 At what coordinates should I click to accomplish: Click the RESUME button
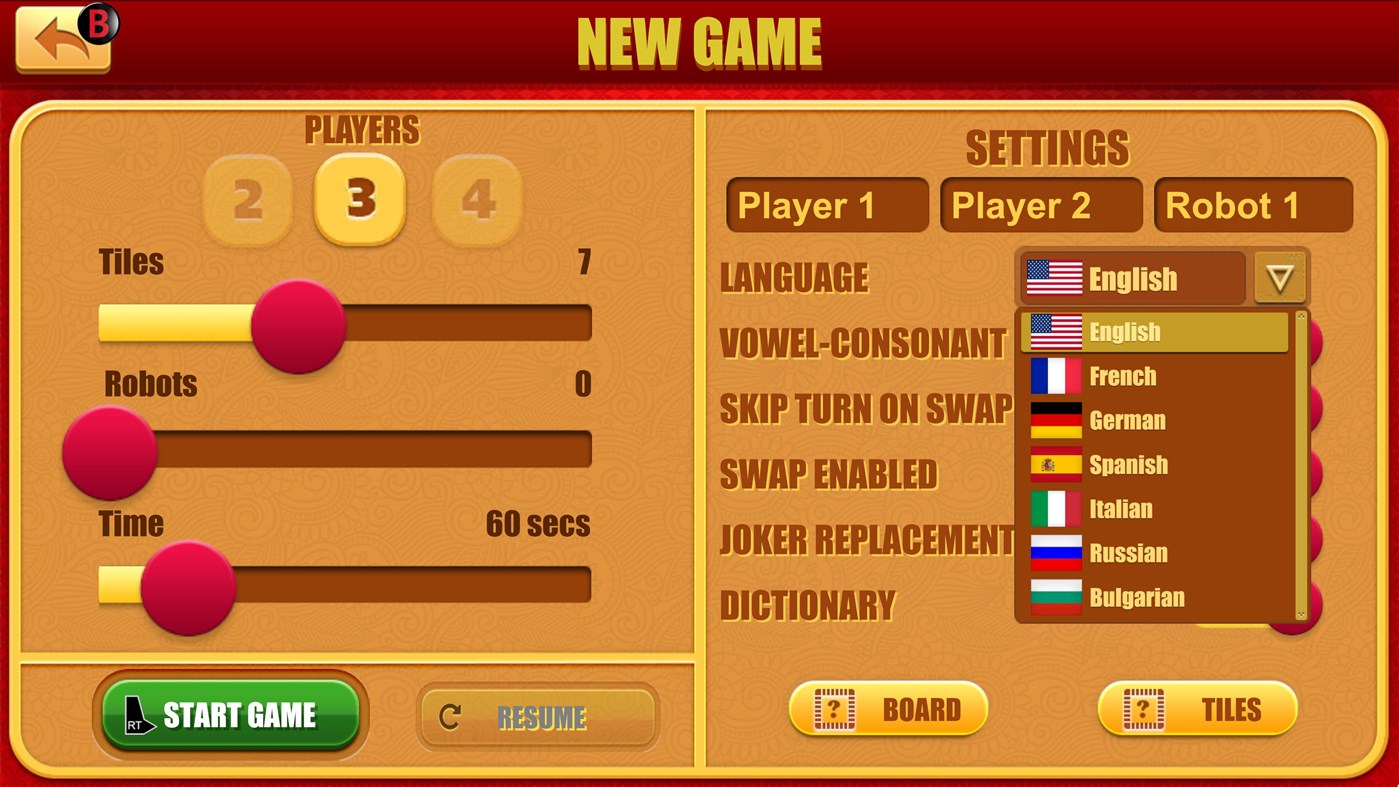[538, 716]
